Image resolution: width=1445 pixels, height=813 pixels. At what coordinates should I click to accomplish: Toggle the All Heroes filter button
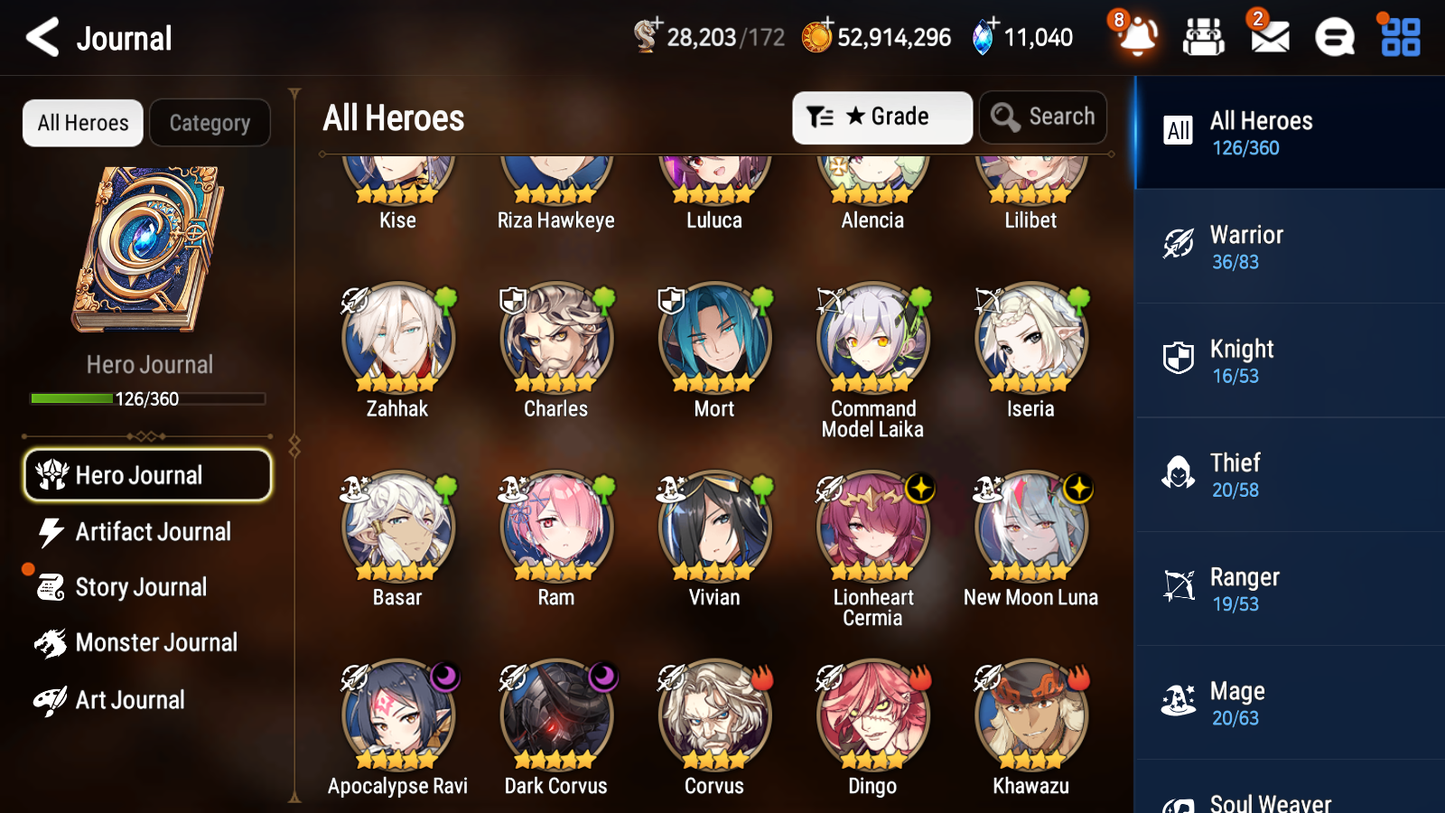(82, 123)
